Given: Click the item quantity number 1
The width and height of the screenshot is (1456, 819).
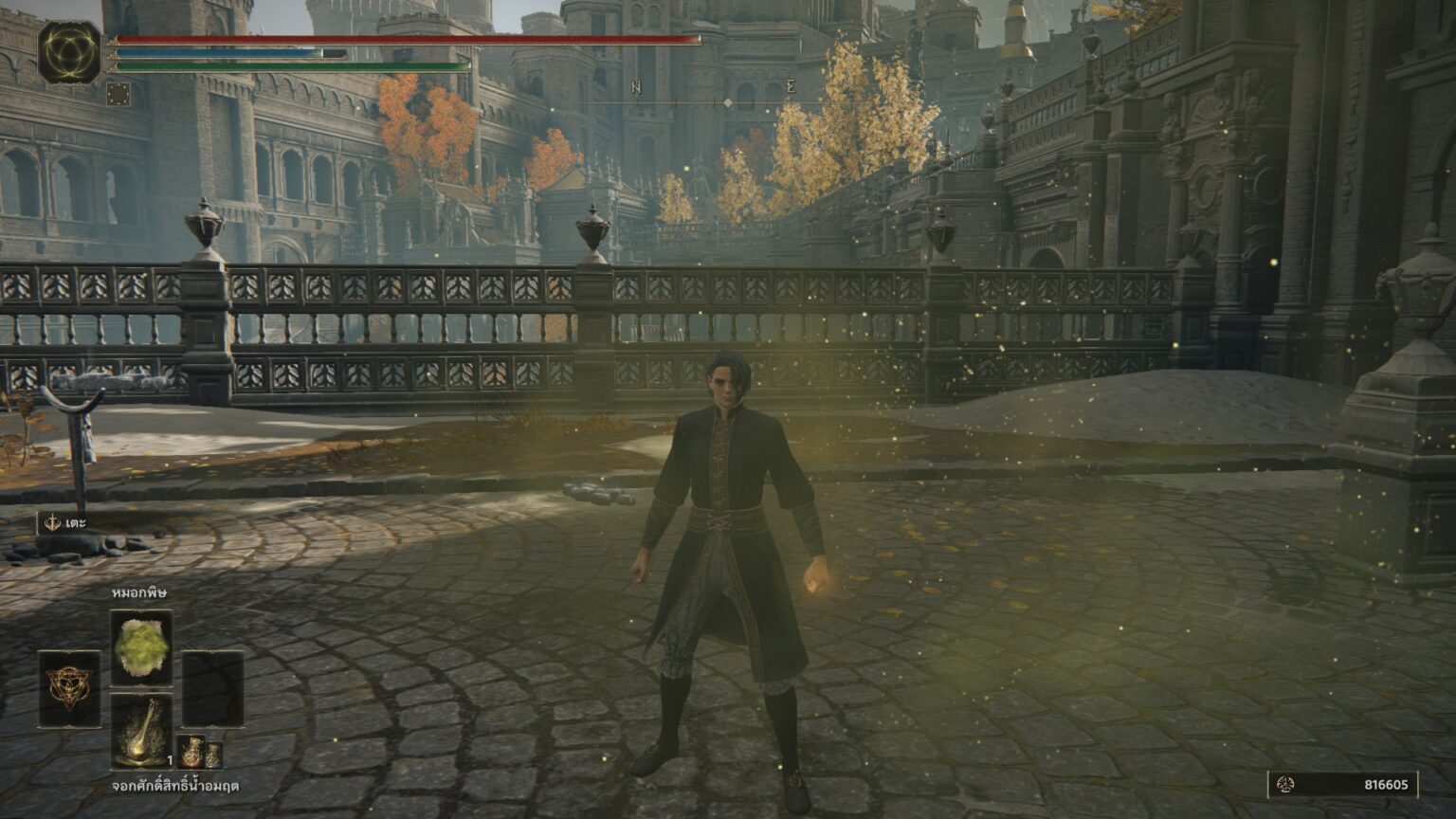Looking at the screenshot, I should 170,760.
